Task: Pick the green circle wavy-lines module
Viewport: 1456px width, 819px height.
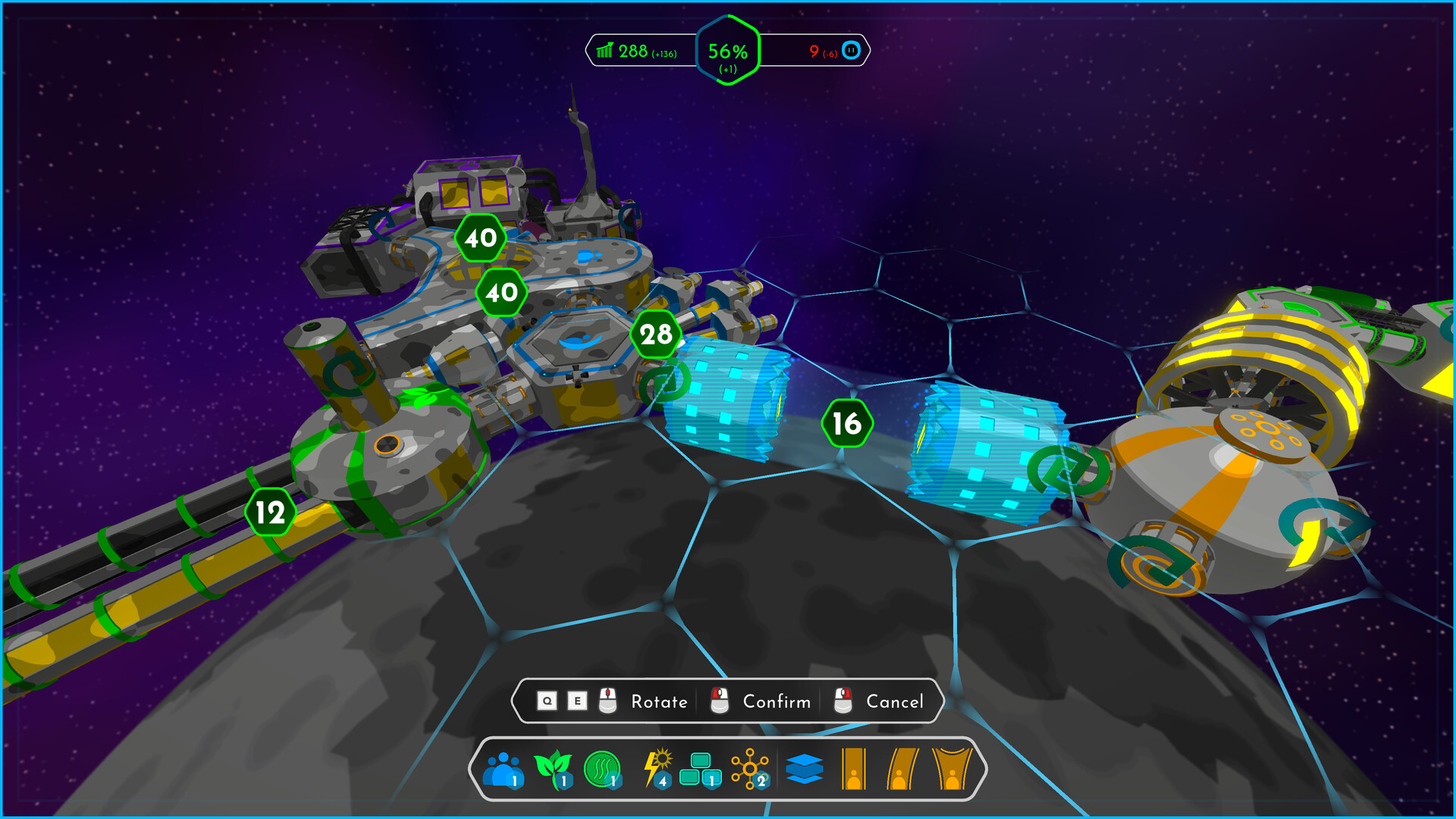Action: click(x=602, y=769)
